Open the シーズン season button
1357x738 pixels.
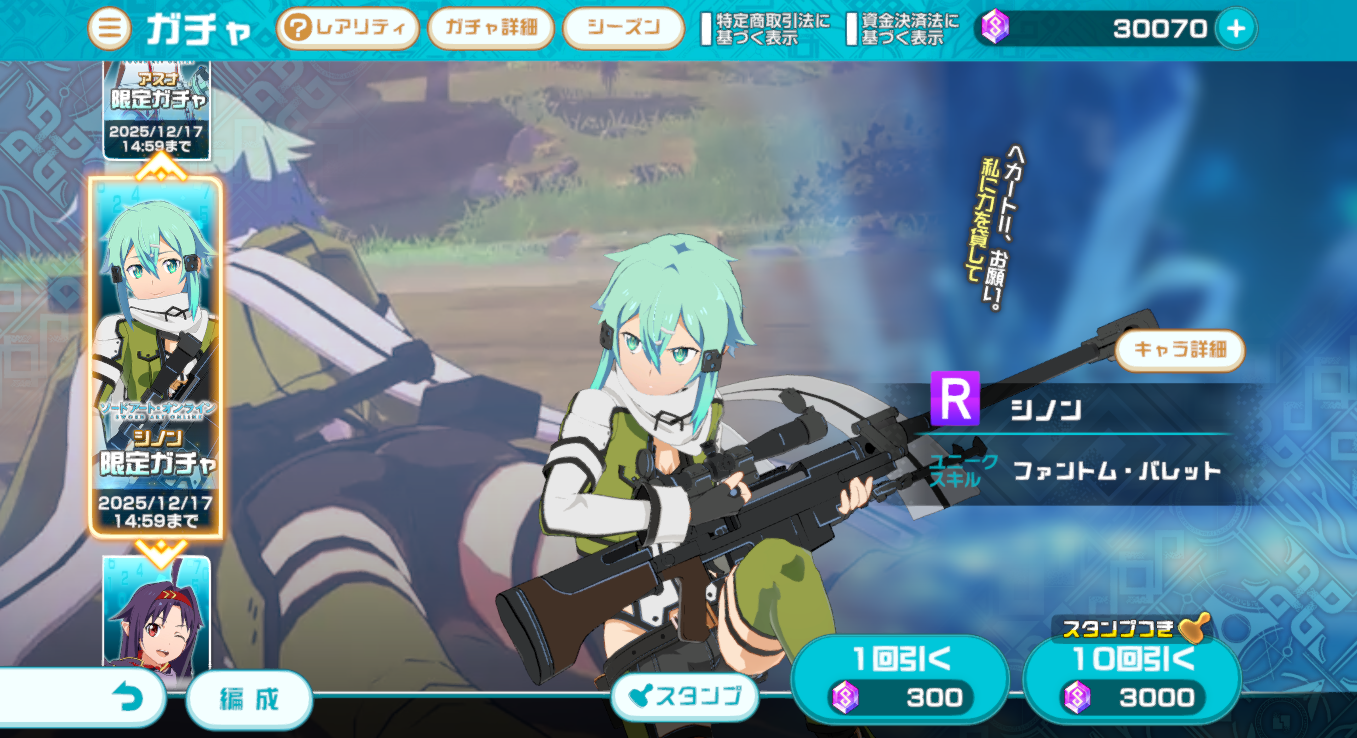623,28
